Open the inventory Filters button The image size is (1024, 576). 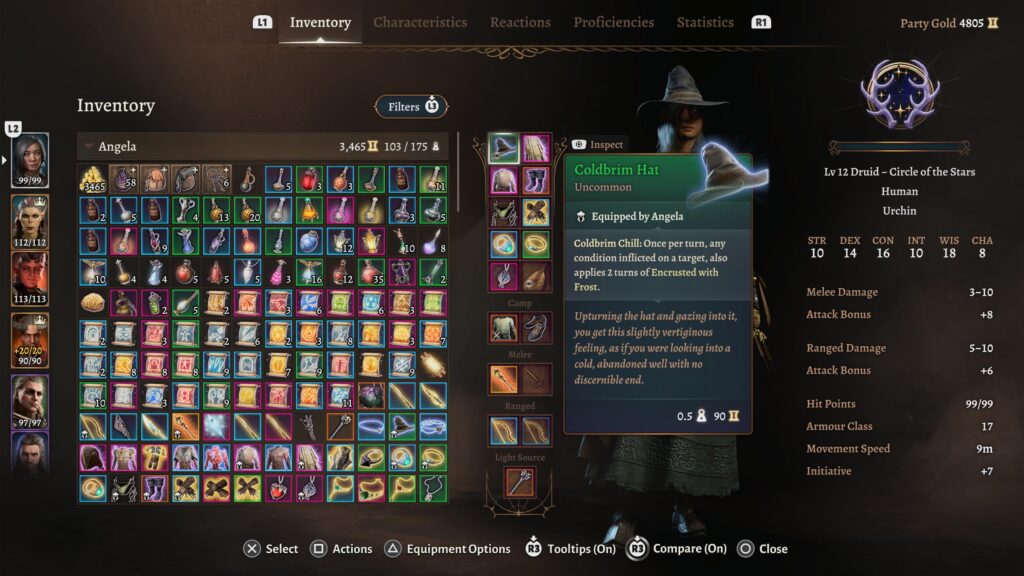click(411, 106)
